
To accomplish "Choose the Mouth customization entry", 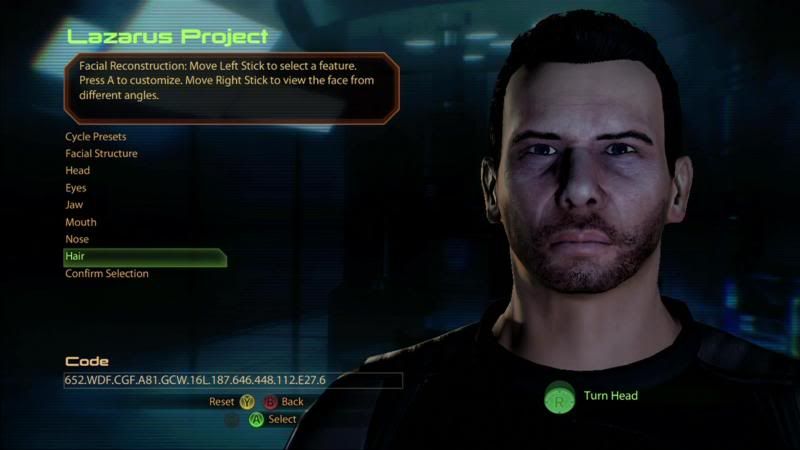I will [81, 222].
